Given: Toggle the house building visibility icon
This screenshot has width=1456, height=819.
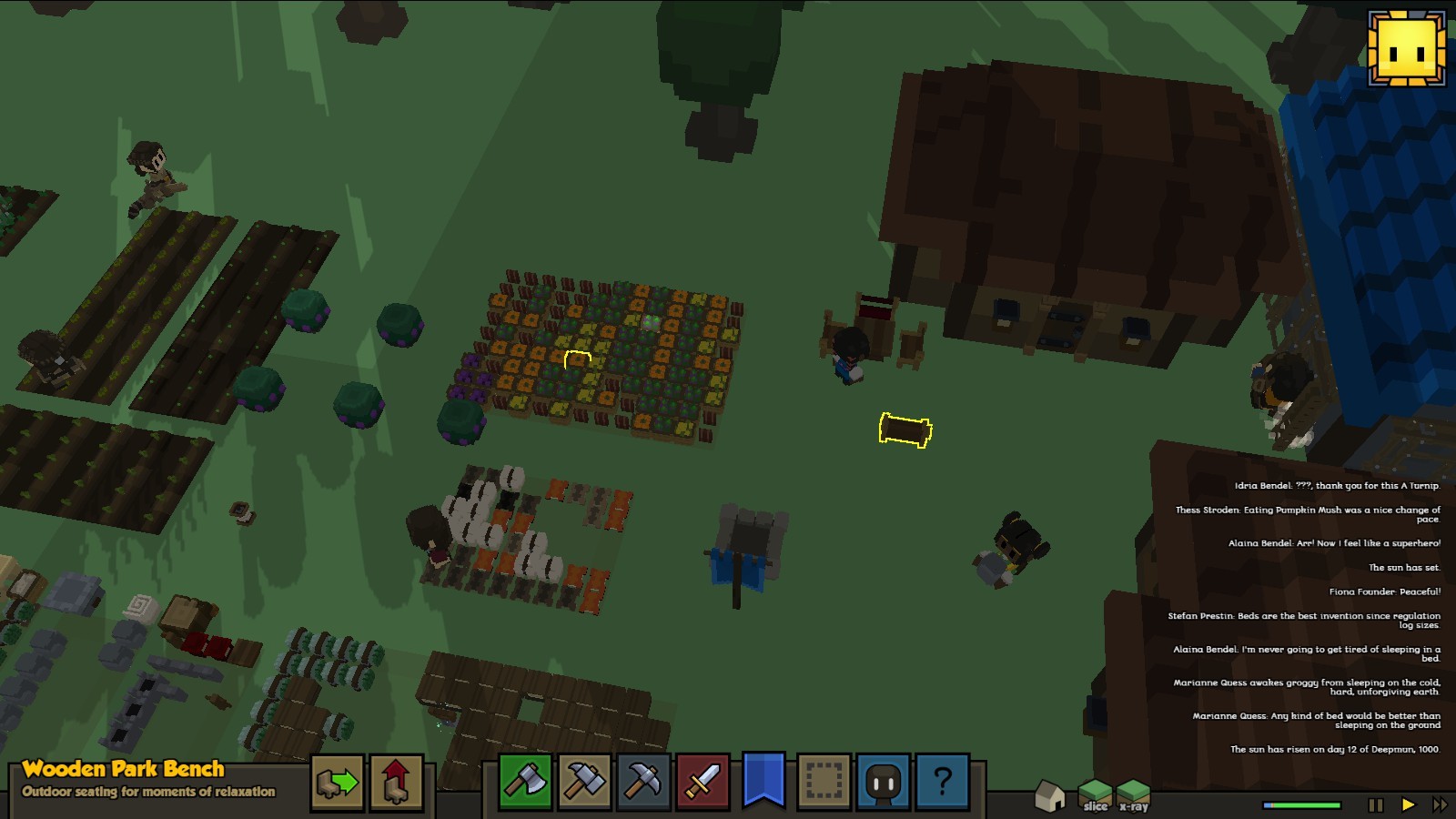Looking at the screenshot, I should 1050,796.
